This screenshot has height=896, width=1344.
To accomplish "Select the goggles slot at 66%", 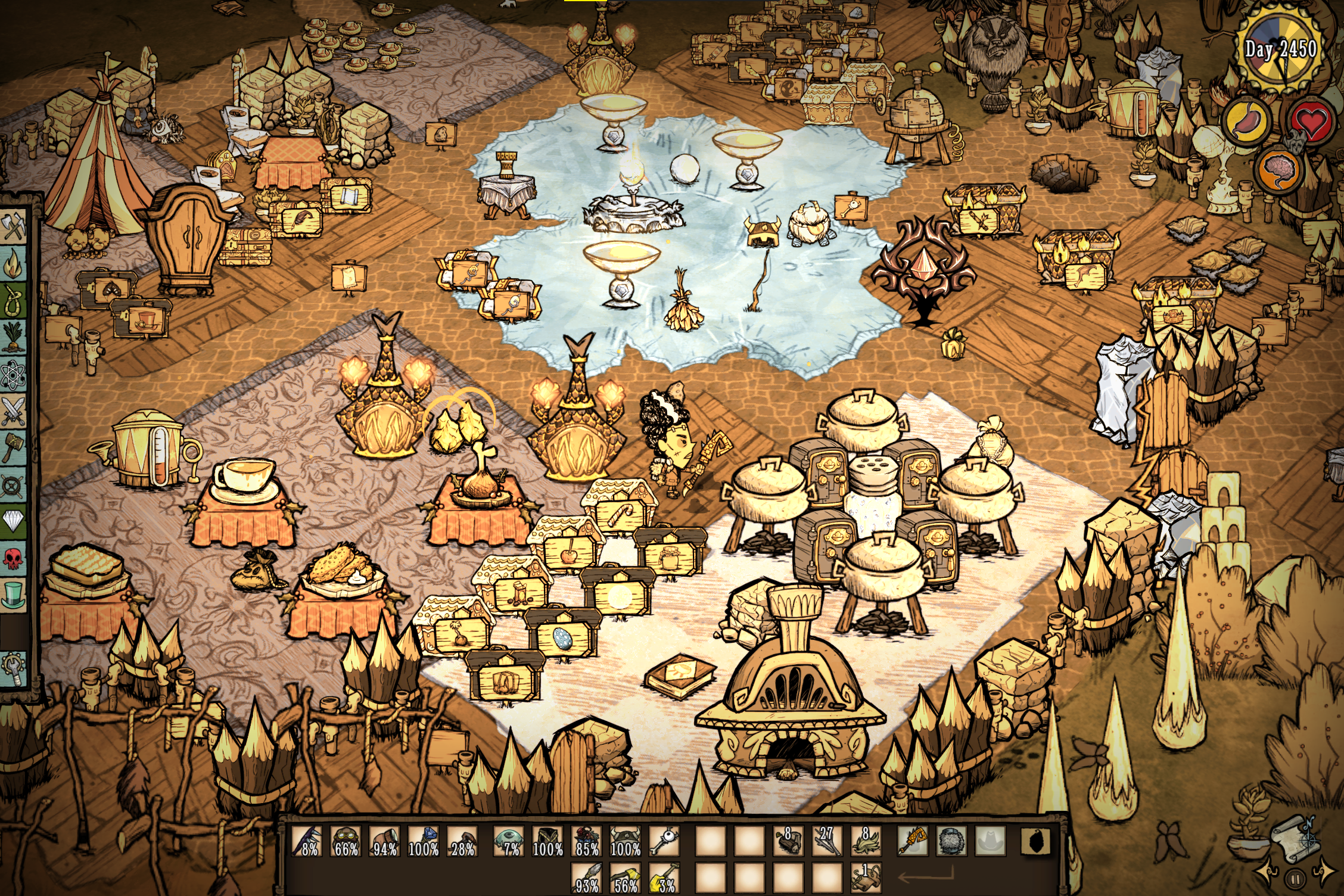I will pos(346,841).
